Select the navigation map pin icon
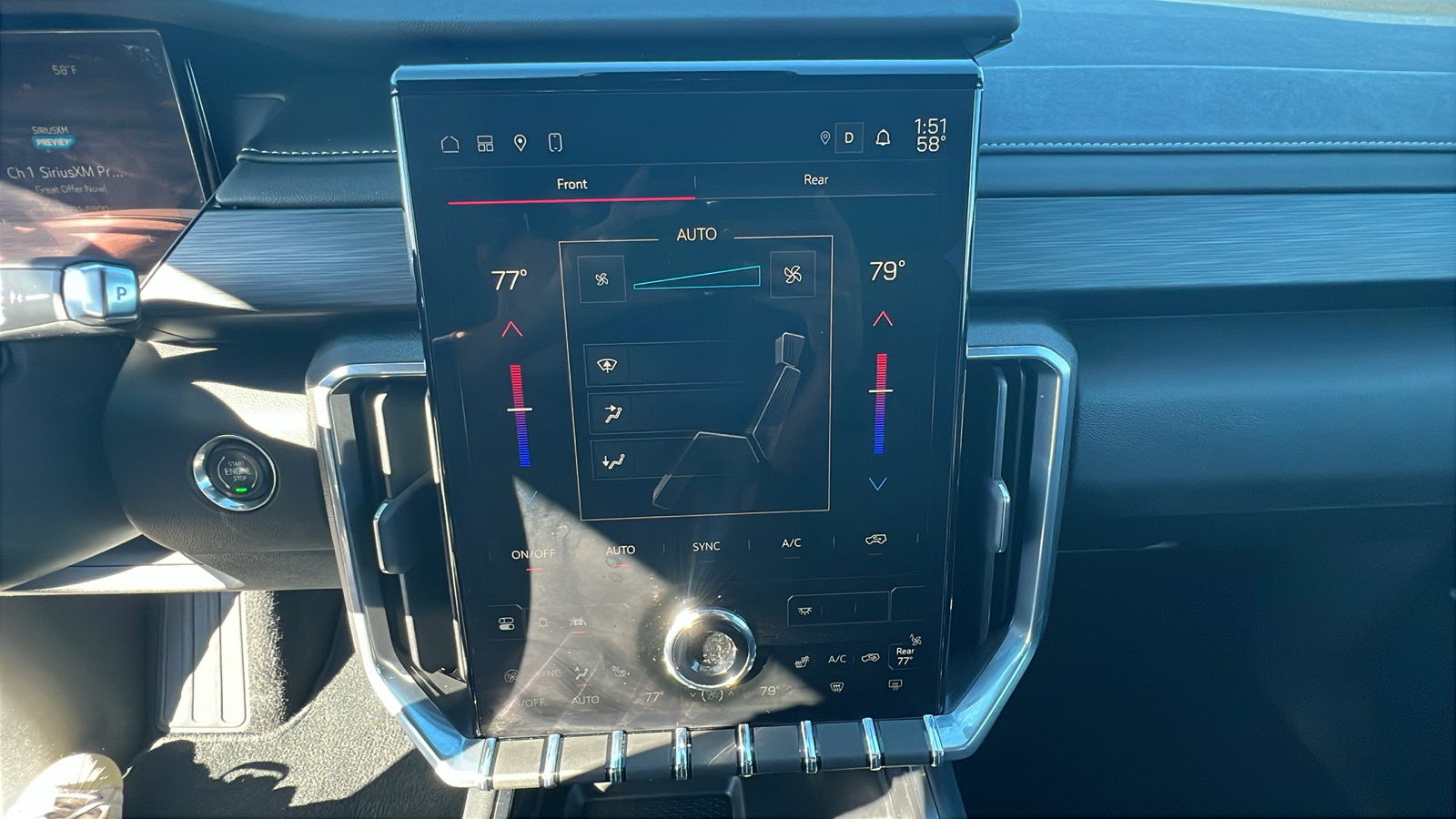 click(x=519, y=141)
